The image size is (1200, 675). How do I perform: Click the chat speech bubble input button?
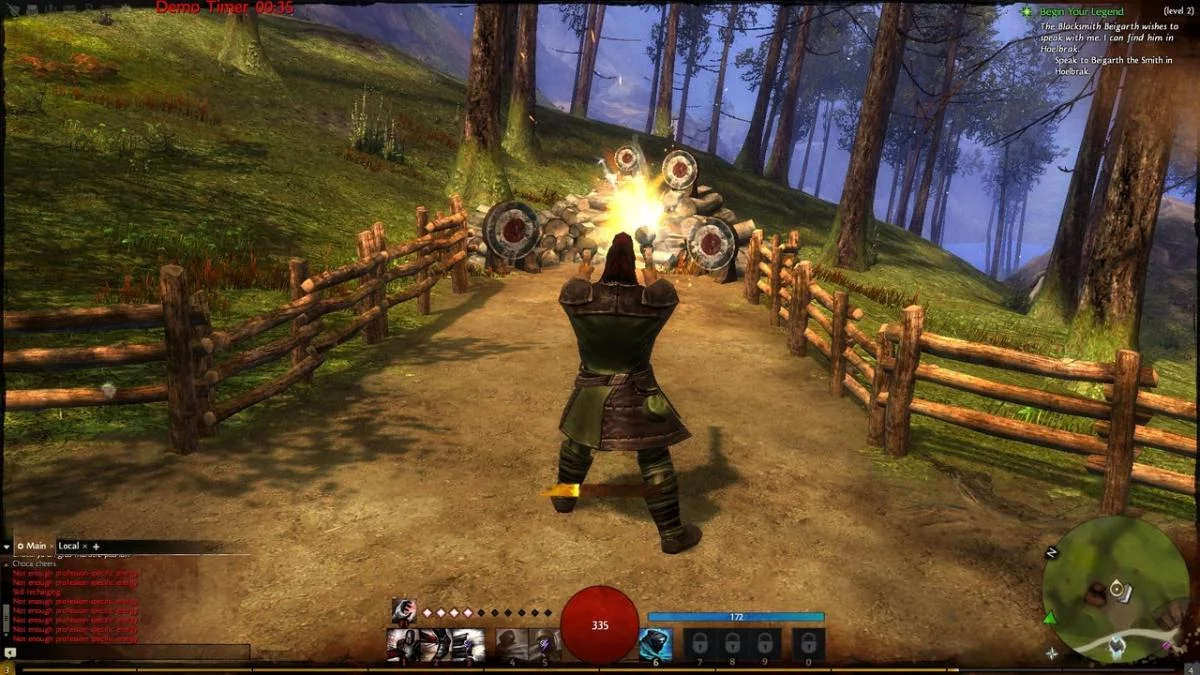(10, 653)
